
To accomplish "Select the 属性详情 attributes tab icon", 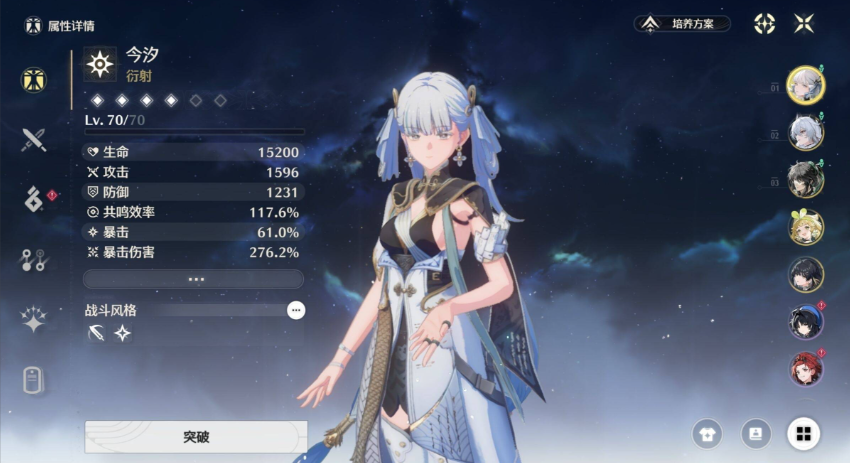I will coord(34,80).
